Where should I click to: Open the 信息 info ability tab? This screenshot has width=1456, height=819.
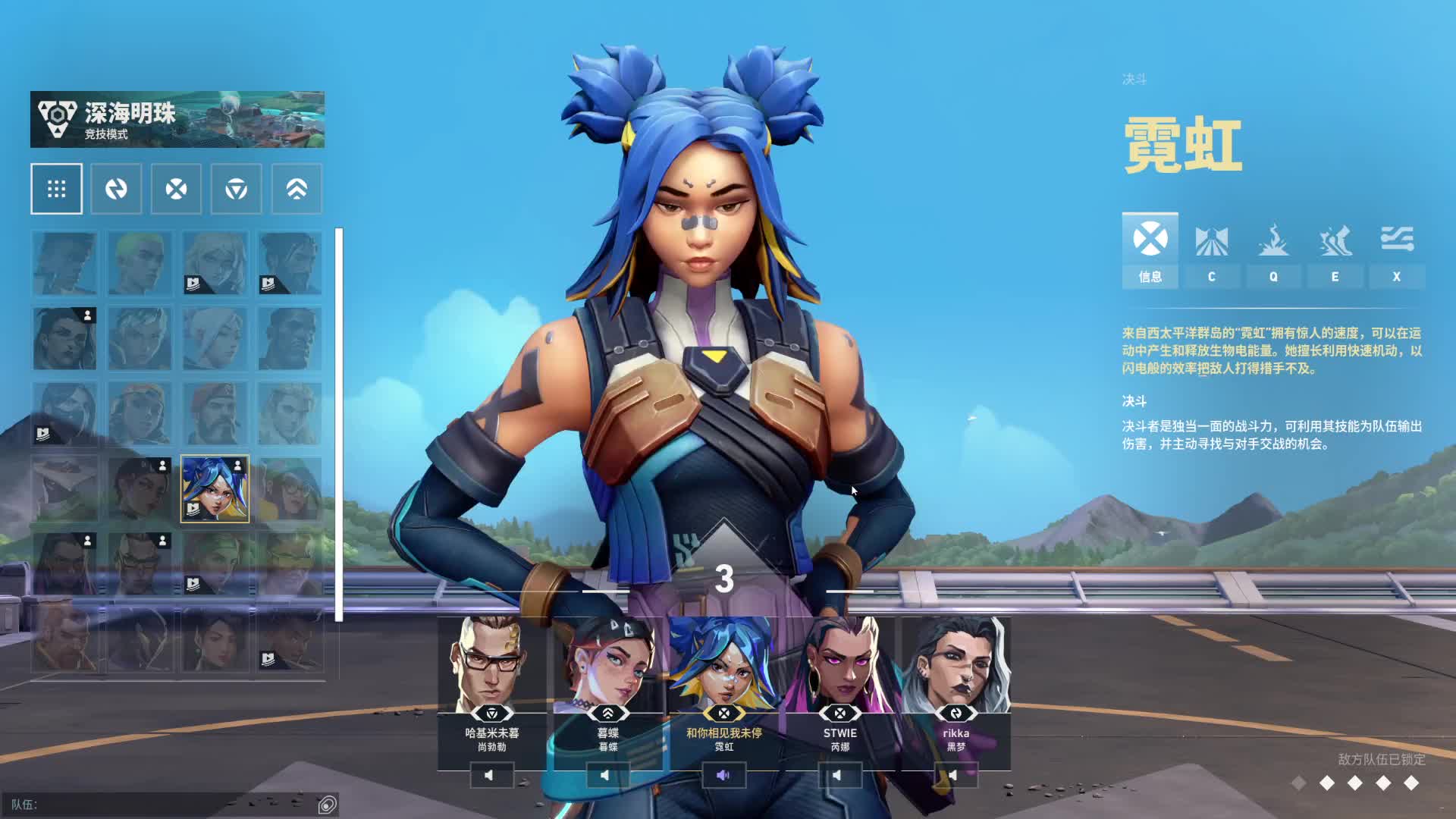[x=1150, y=250]
